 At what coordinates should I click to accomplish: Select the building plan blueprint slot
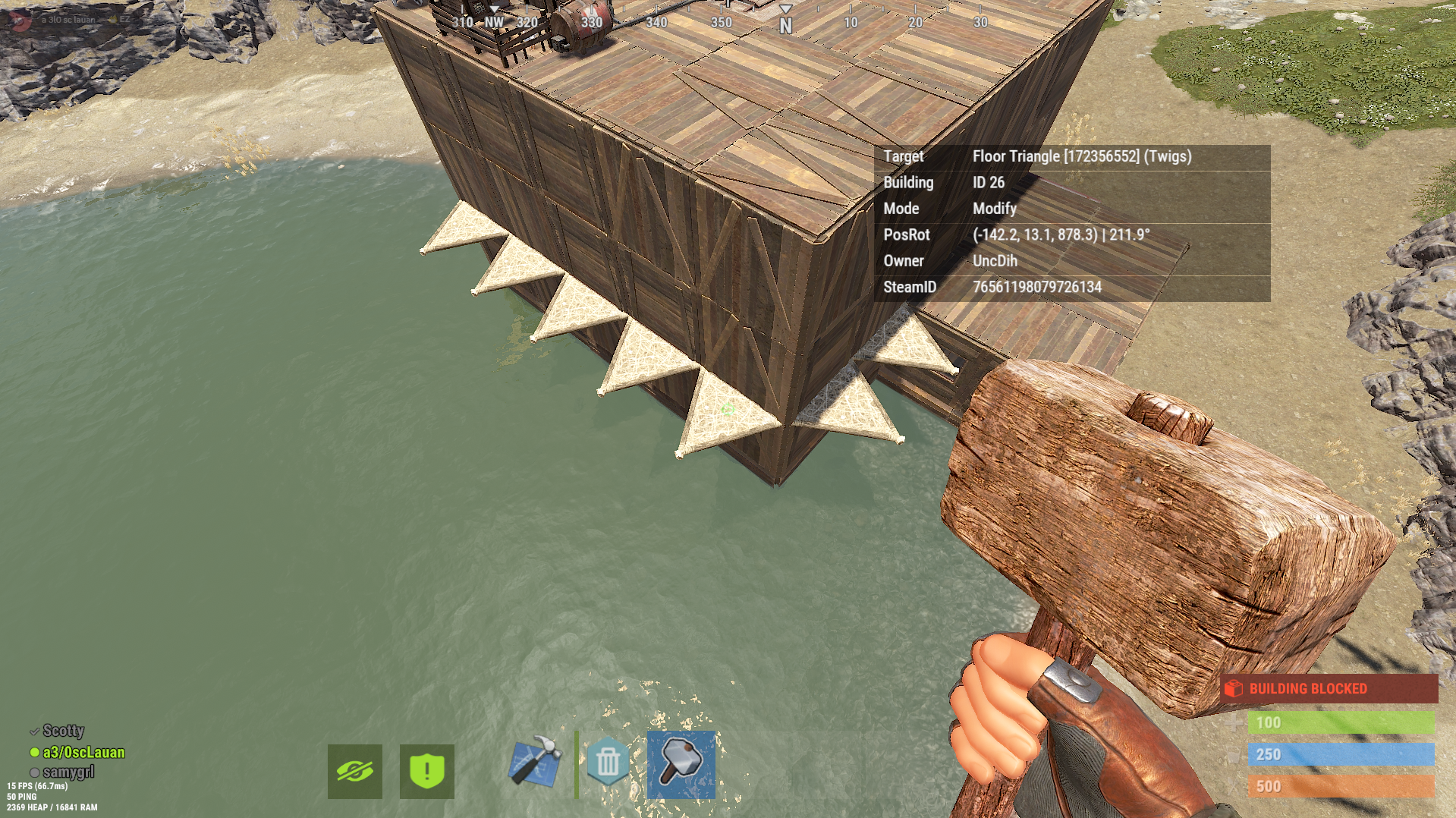(x=536, y=761)
